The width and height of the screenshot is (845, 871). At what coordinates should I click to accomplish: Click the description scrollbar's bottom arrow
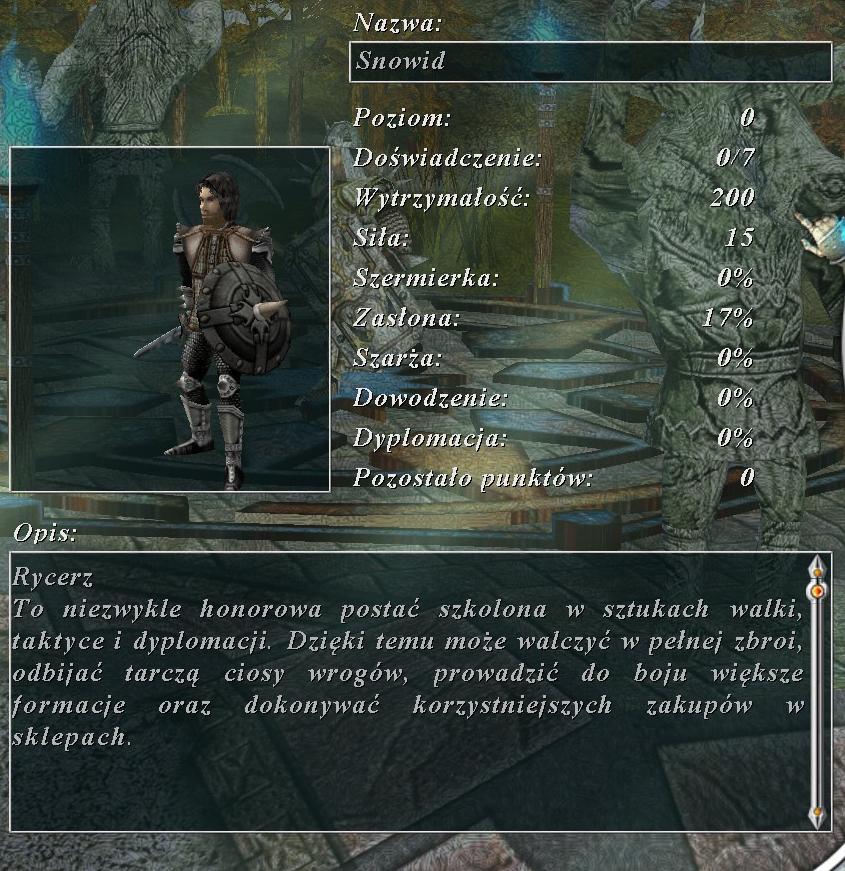pos(817,814)
